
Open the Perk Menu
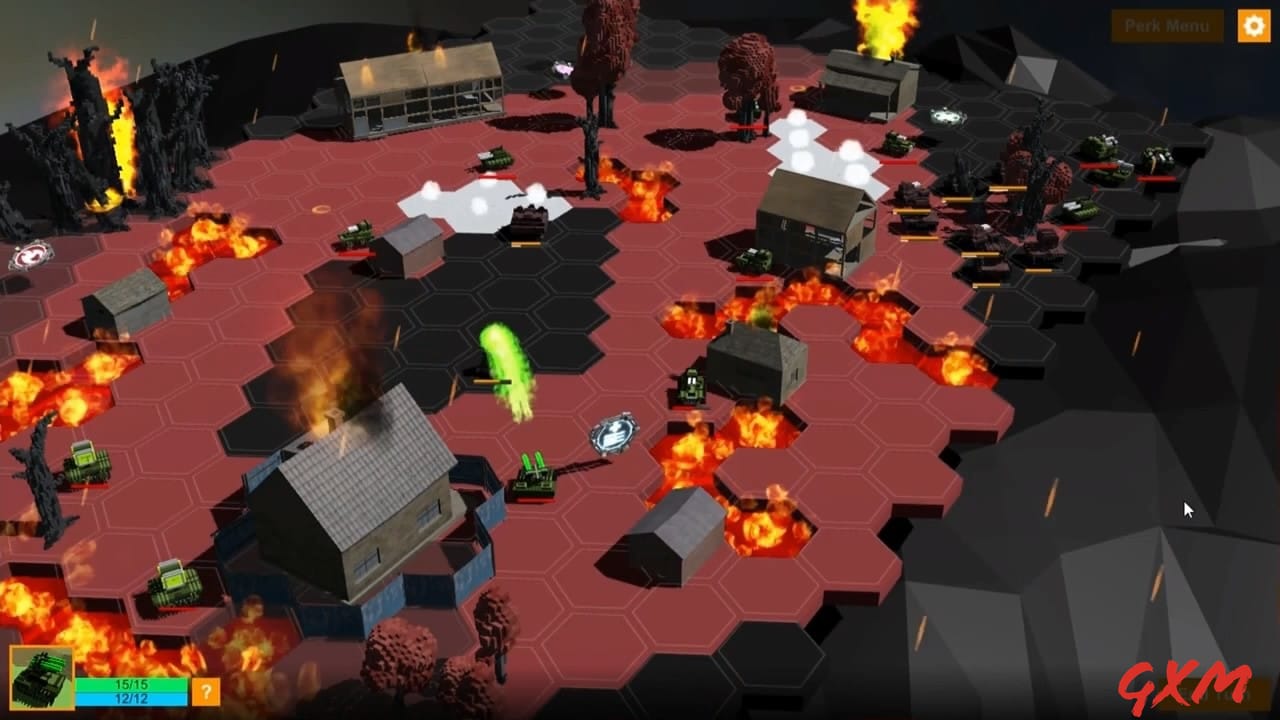pyautogui.click(x=1166, y=26)
